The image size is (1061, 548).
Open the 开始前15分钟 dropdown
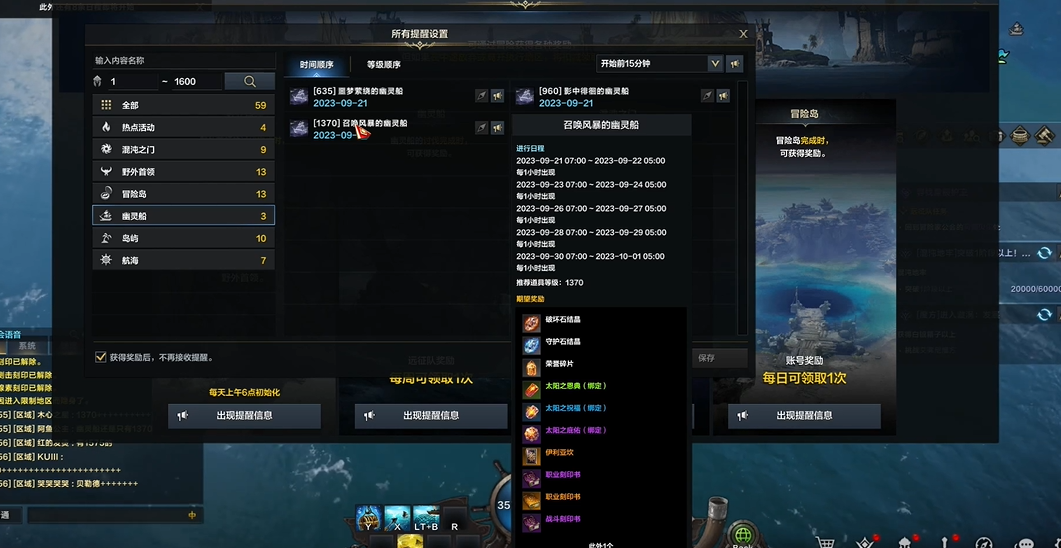click(x=659, y=64)
